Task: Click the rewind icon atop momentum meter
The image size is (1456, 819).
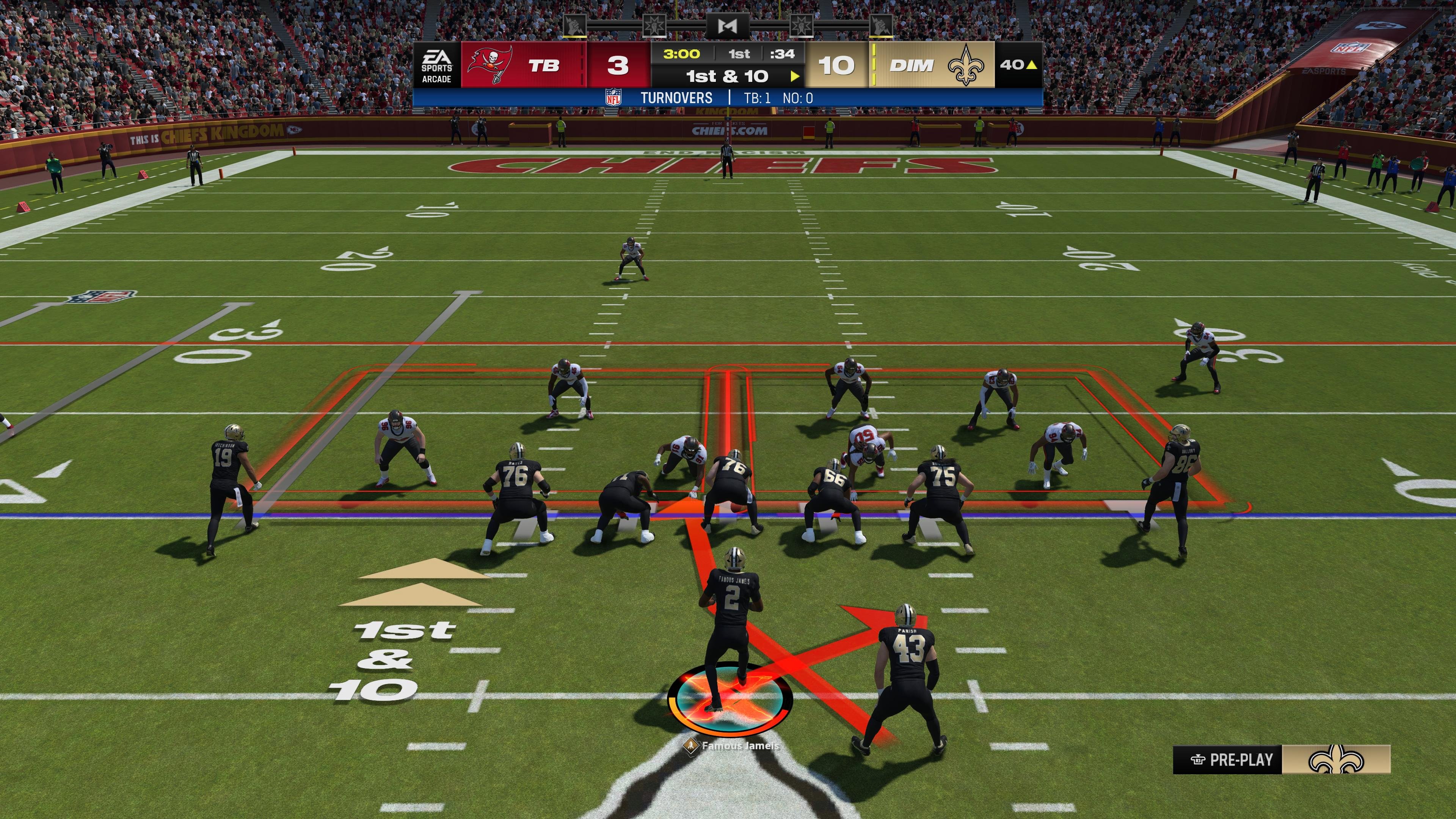Action: 728,25
